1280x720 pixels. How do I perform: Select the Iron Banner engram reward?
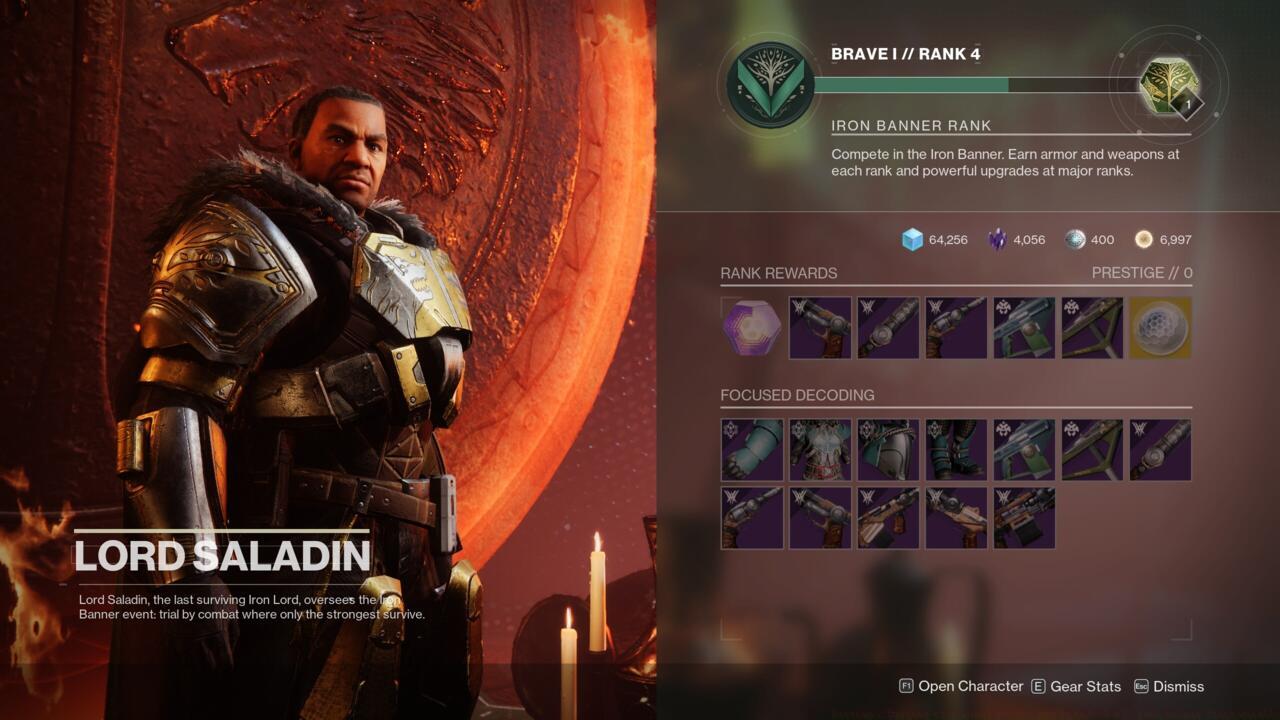pos(753,328)
